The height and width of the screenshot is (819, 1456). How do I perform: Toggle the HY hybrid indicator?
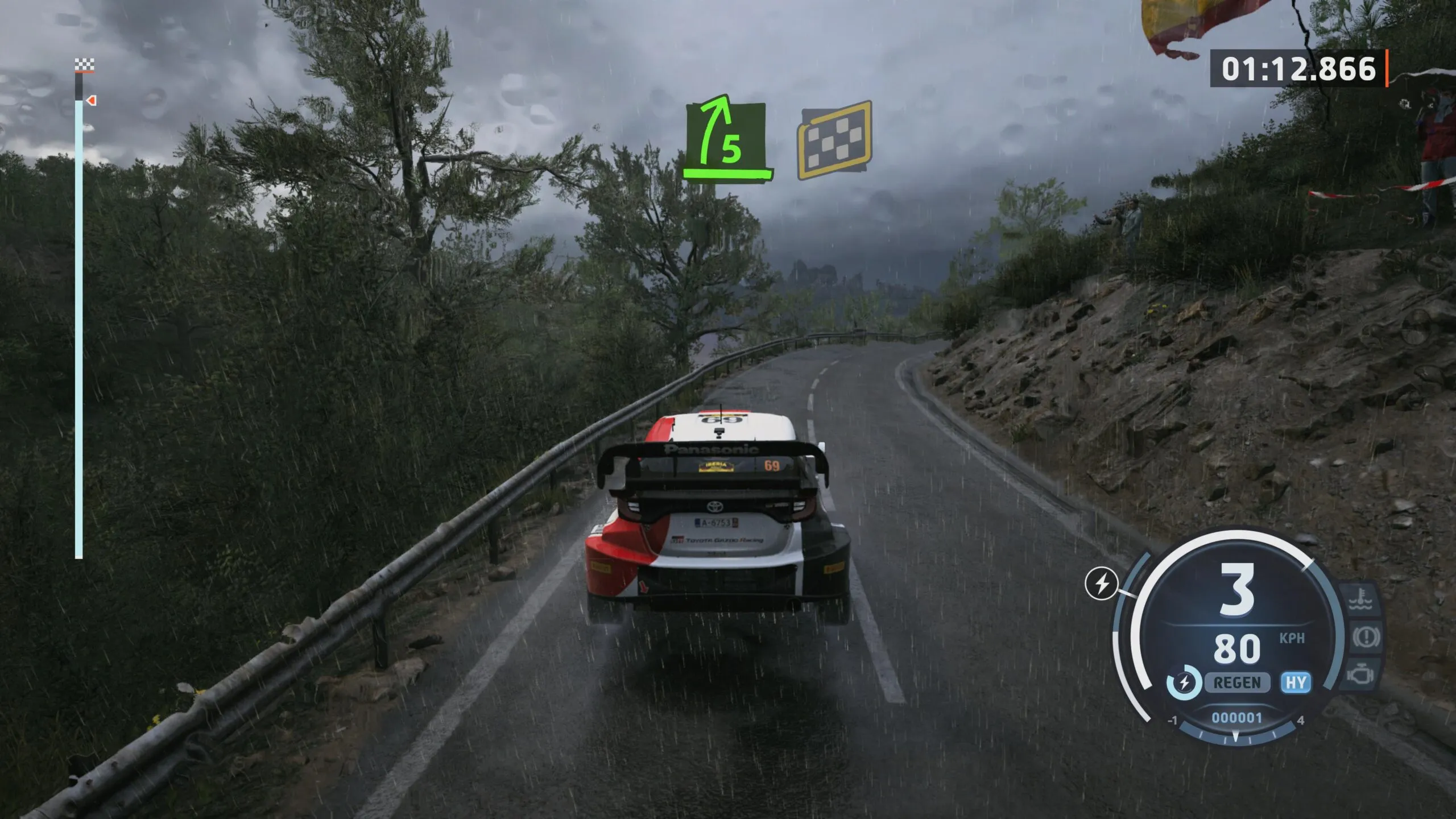1296,682
